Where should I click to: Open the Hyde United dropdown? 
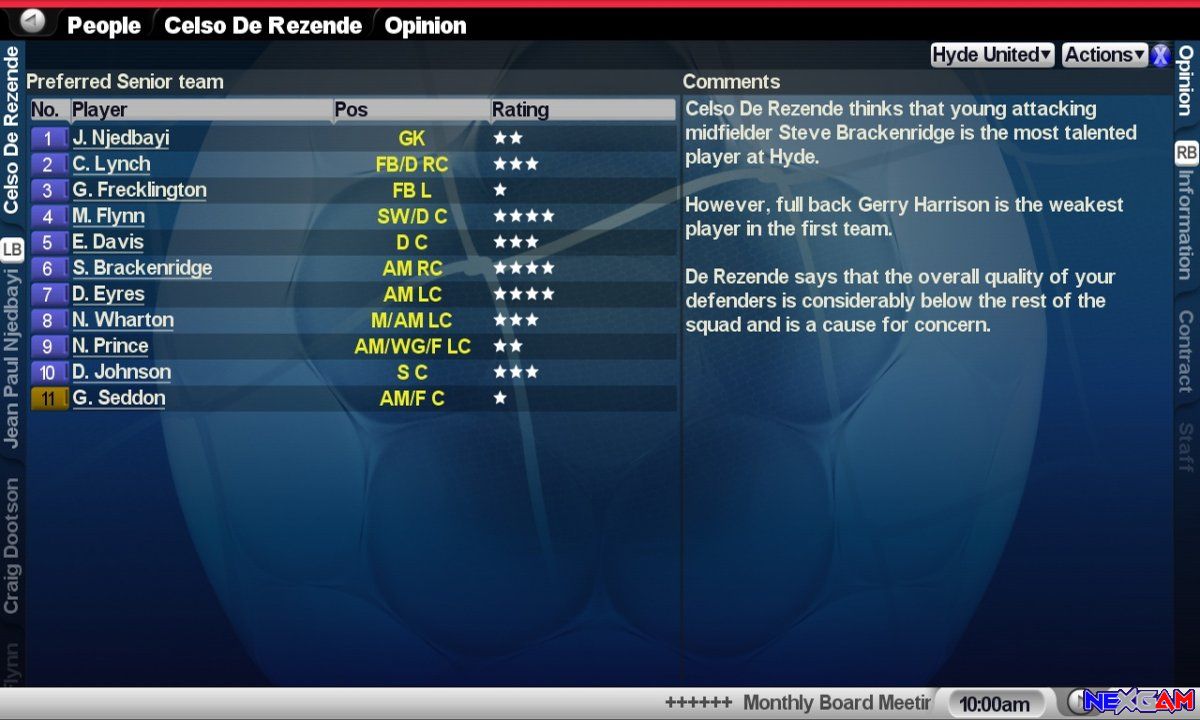point(992,56)
